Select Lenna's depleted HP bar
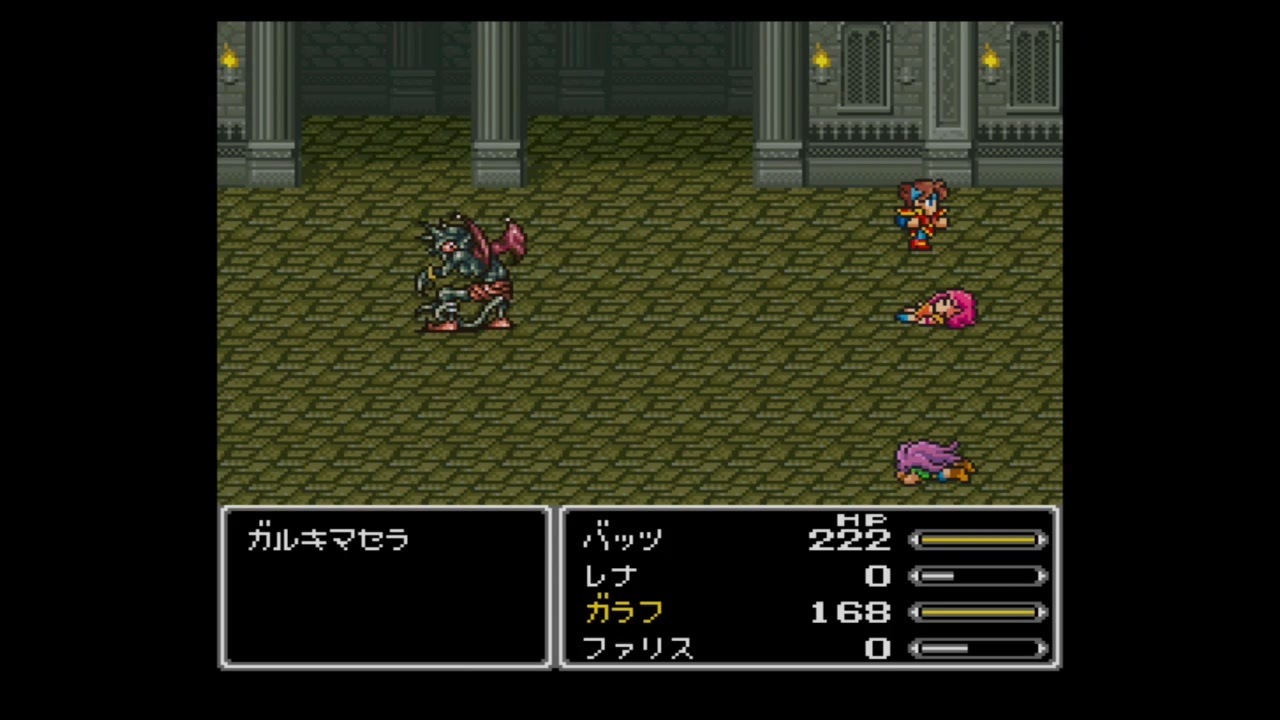This screenshot has width=1280, height=720. [x=978, y=576]
